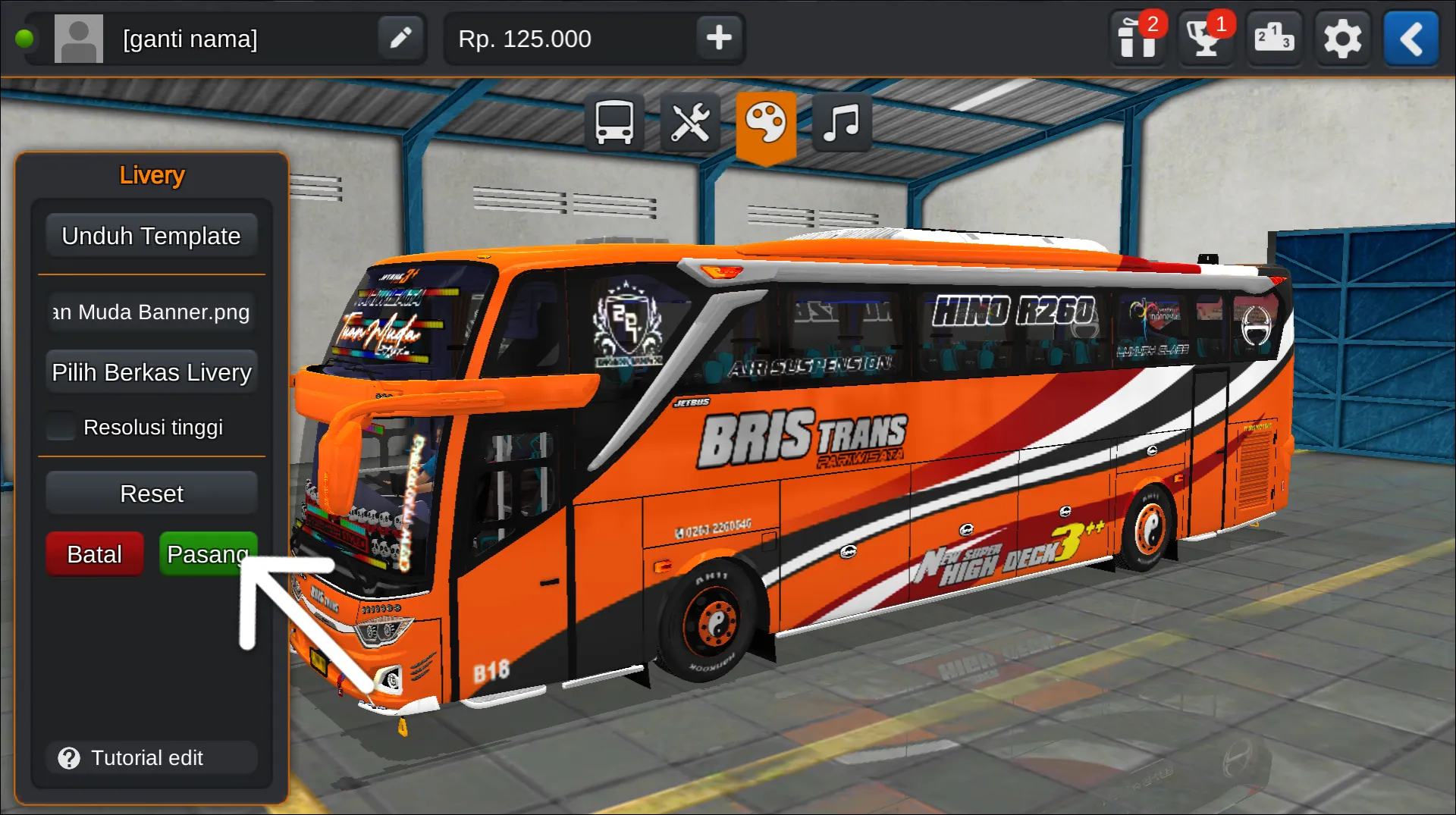Edit player name with pencil icon

(400, 38)
